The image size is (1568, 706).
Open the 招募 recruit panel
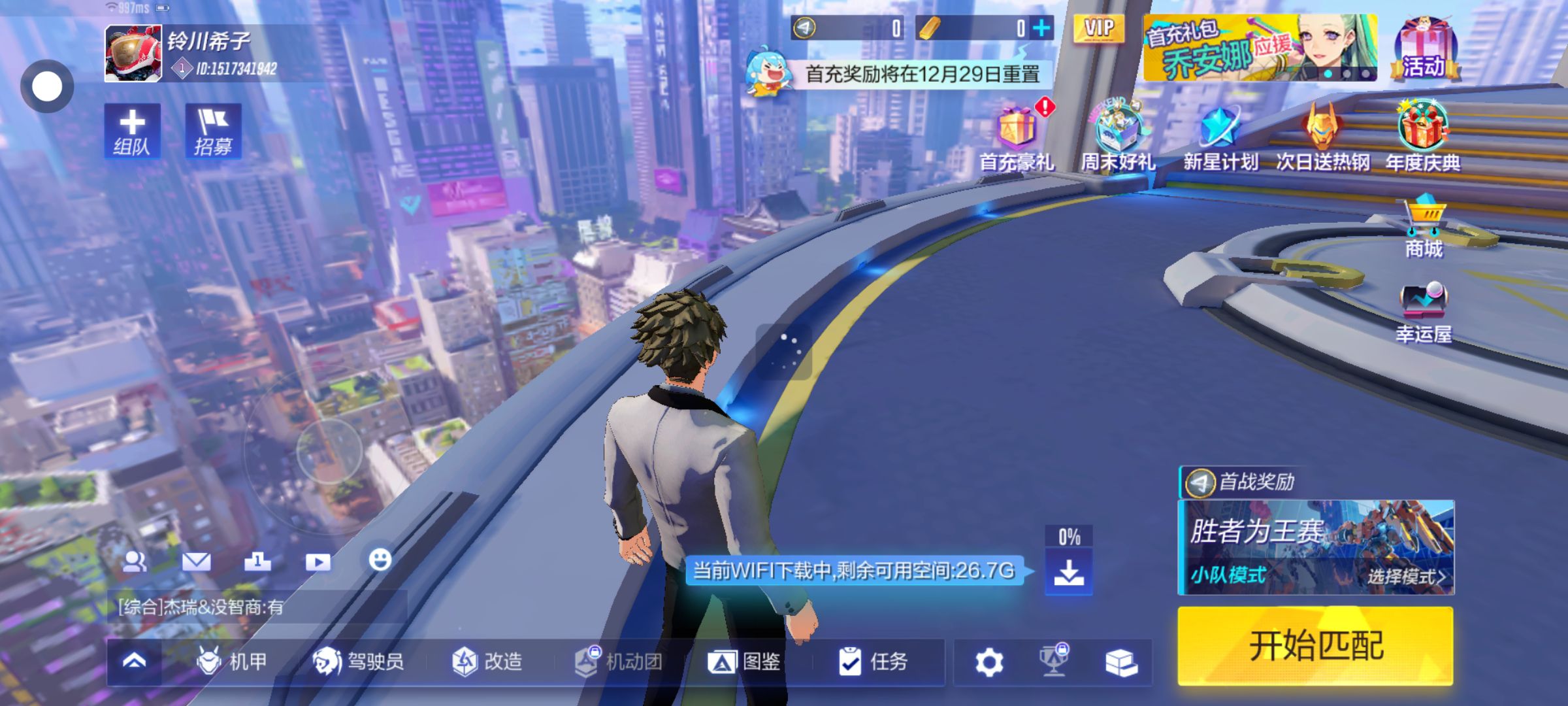coord(213,131)
